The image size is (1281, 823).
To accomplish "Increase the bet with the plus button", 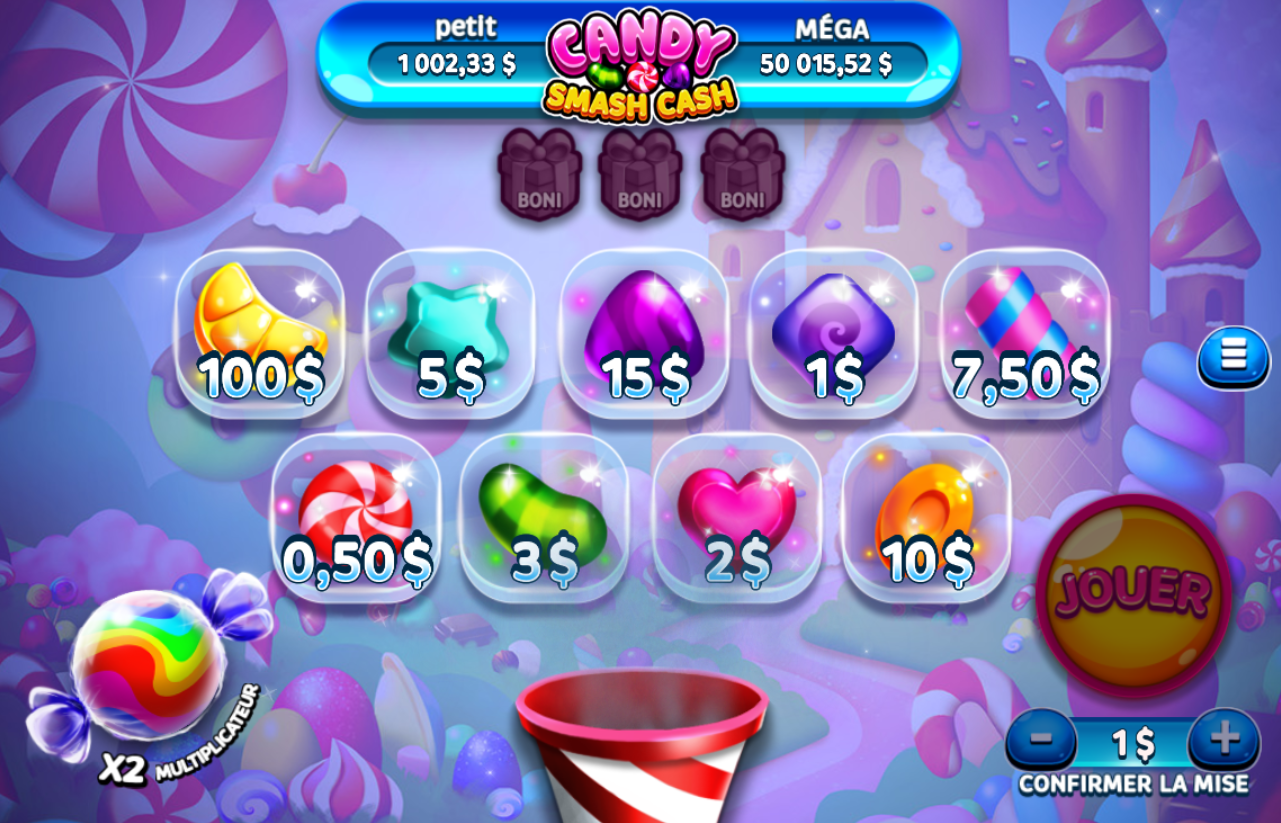I will coord(1226,741).
